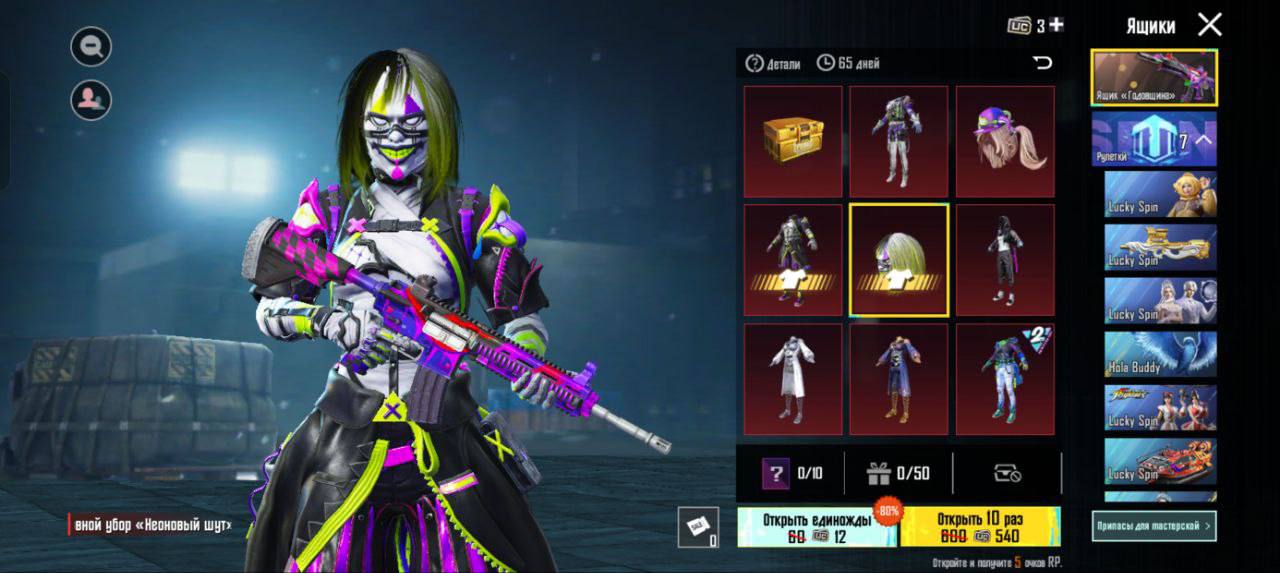This screenshot has height=573, width=1280.
Task: Collapse the Рулетки category
Action: click(x=1204, y=140)
